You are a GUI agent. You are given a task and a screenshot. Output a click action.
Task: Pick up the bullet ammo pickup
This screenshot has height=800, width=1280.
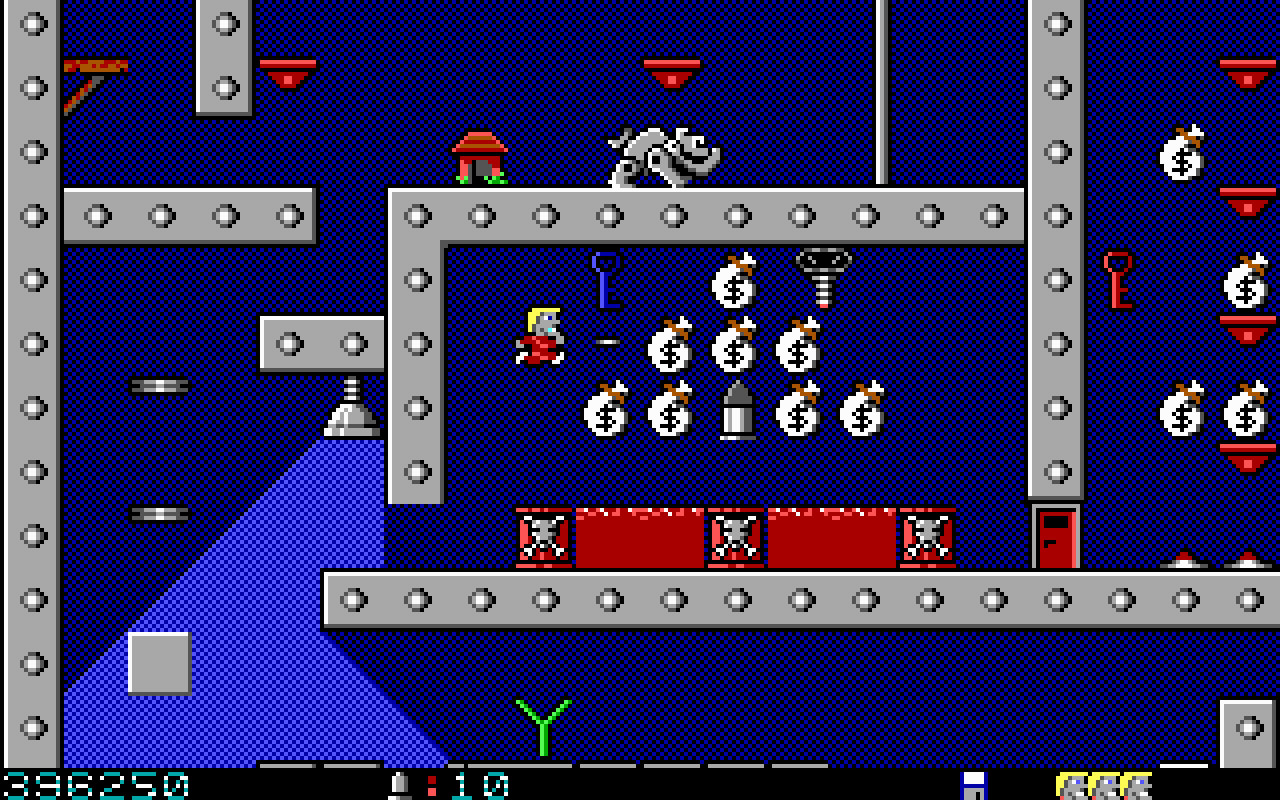coord(737,410)
